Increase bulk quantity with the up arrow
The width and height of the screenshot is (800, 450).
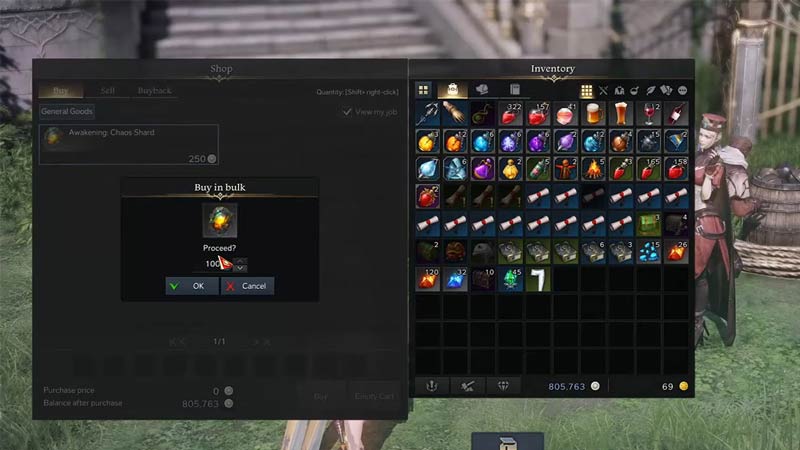[240, 260]
